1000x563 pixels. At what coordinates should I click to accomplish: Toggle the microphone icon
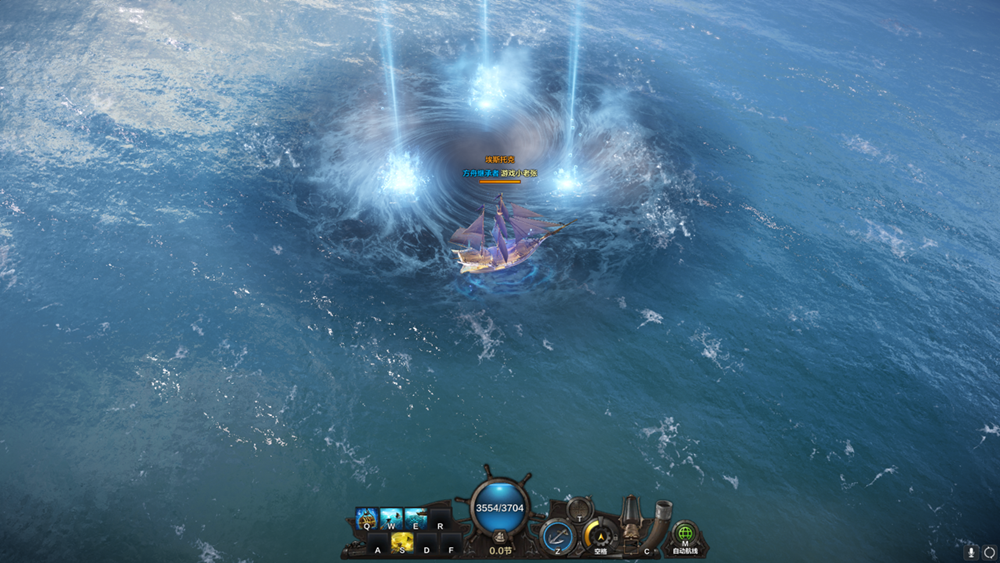pyautogui.click(x=970, y=551)
